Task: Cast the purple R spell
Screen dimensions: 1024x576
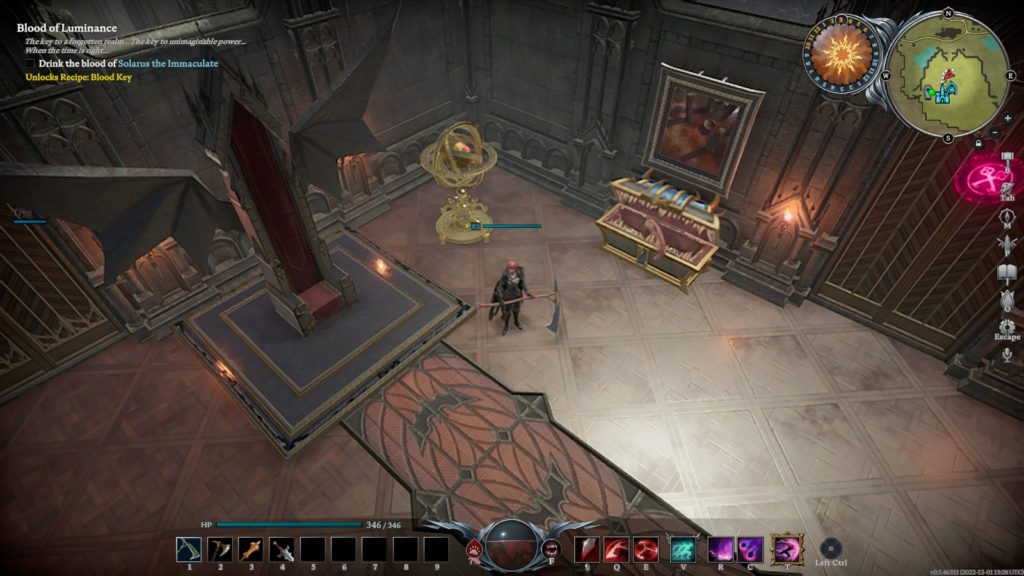Action: click(x=721, y=549)
